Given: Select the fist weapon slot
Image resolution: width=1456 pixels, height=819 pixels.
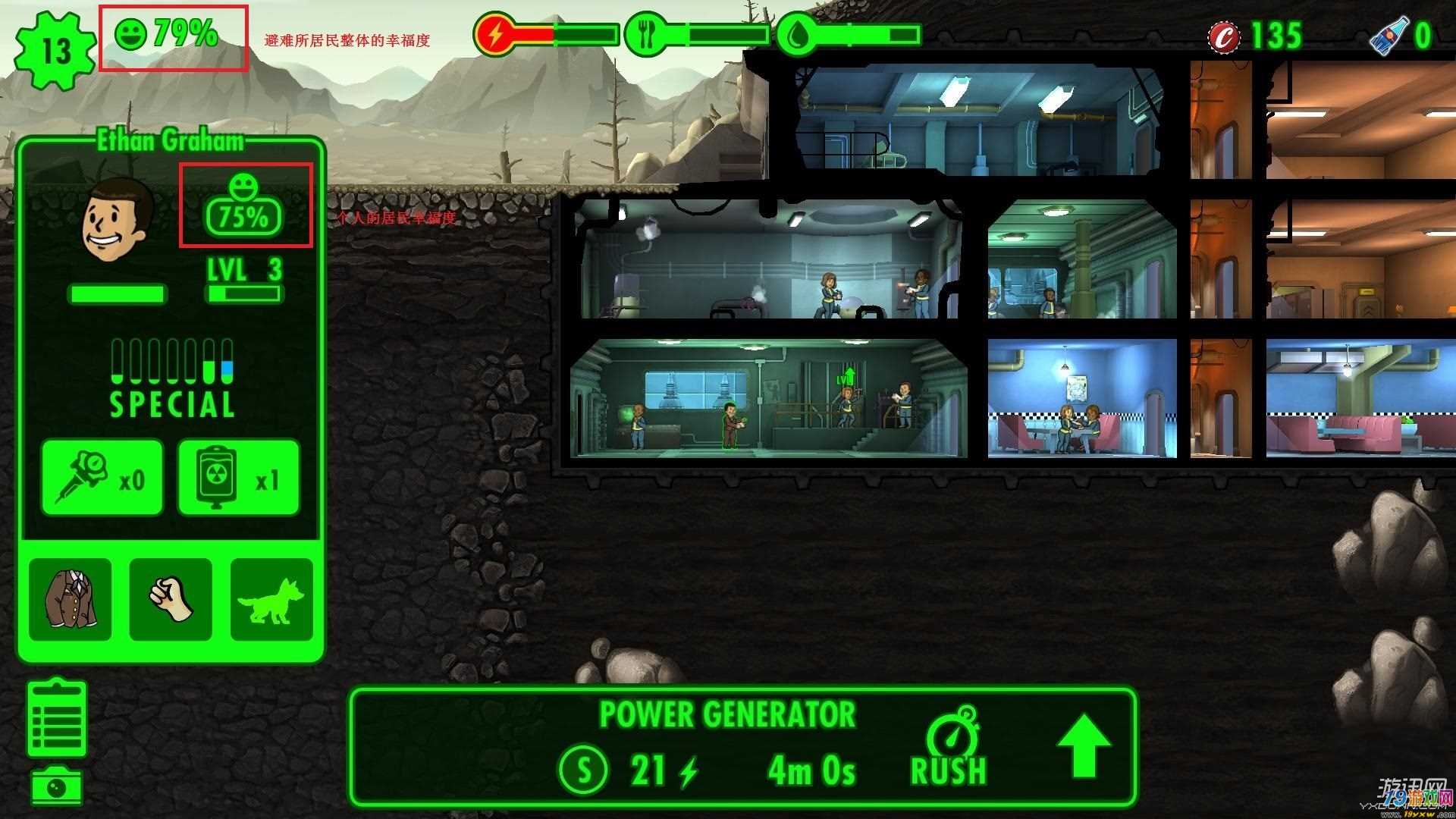Looking at the screenshot, I should (171, 600).
